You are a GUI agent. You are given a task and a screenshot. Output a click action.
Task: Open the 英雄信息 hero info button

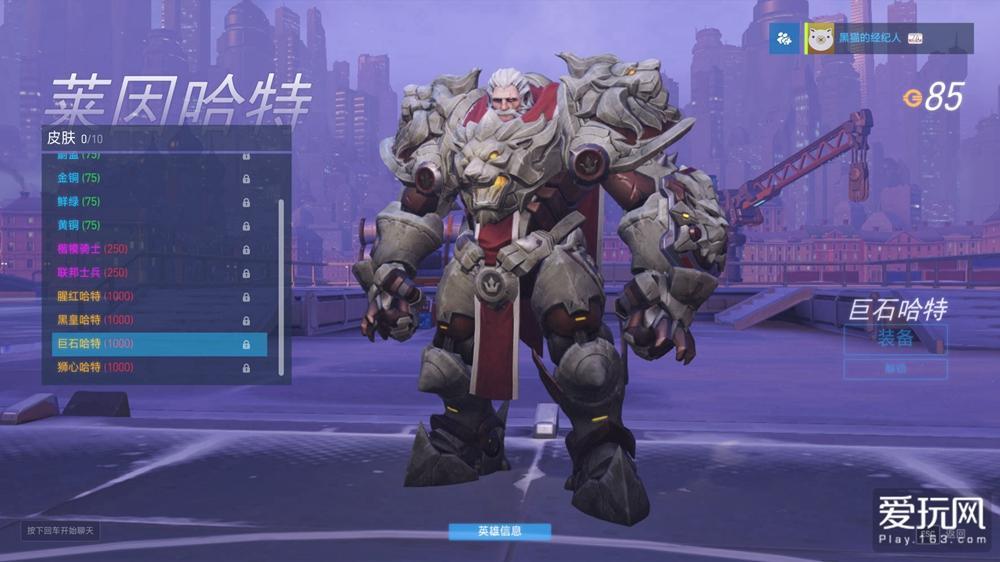pyautogui.click(x=499, y=531)
